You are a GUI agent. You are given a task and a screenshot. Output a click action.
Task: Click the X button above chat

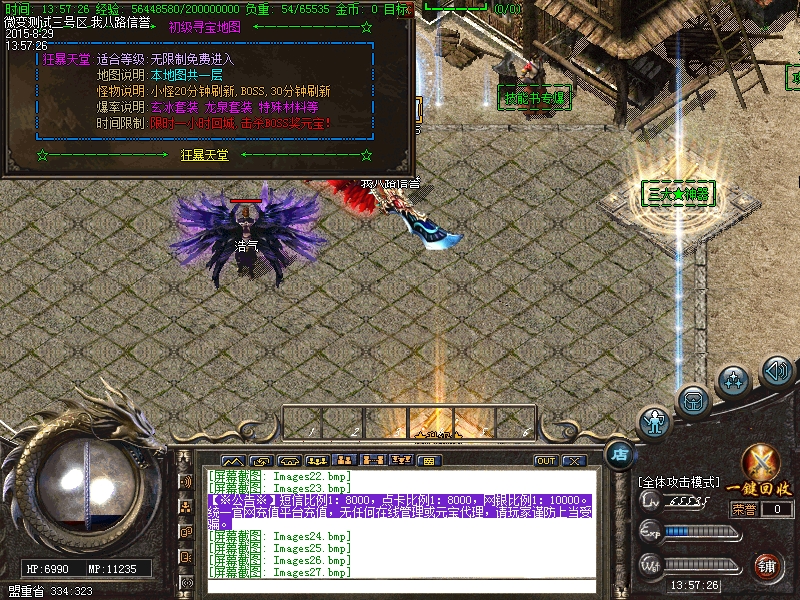[573, 461]
